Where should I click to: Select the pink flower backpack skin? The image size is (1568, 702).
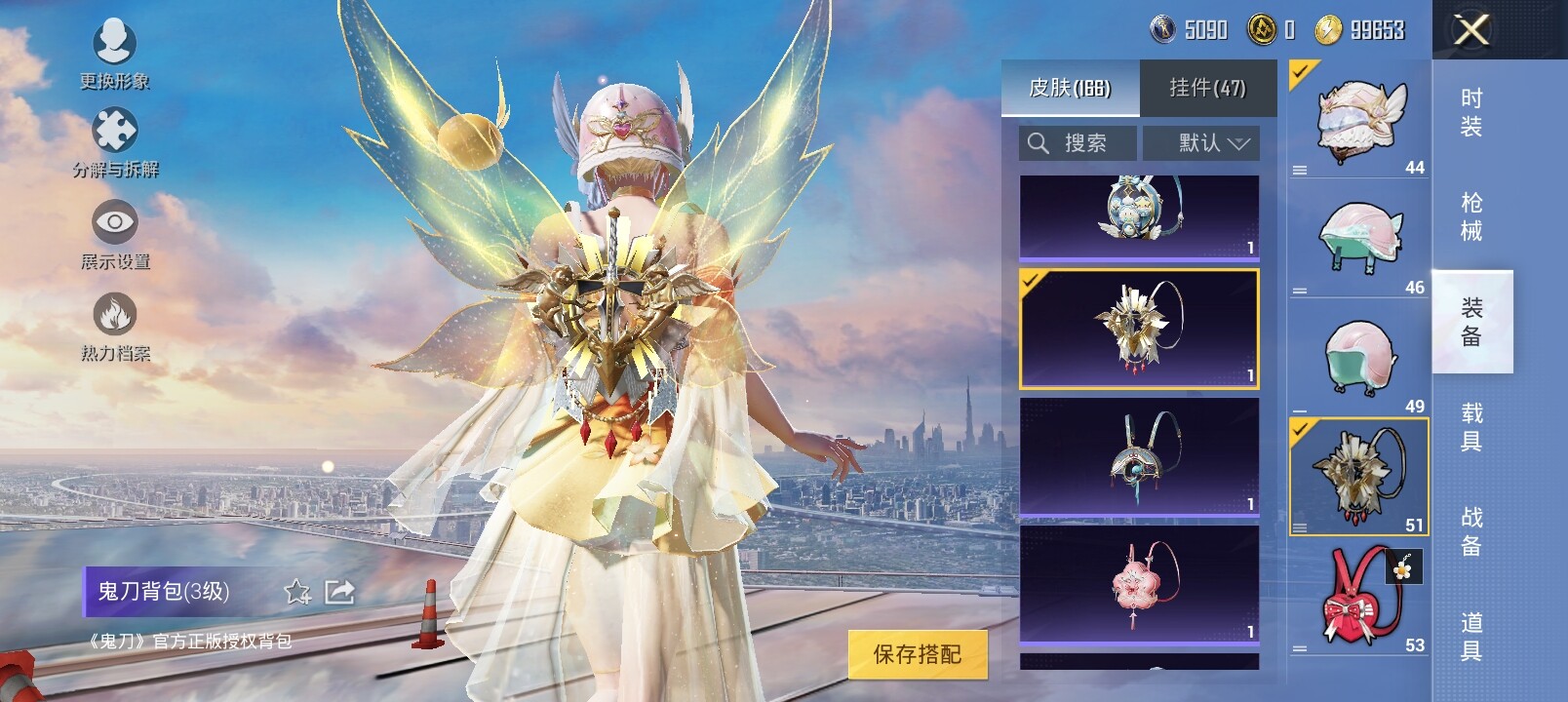click(1139, 584)
